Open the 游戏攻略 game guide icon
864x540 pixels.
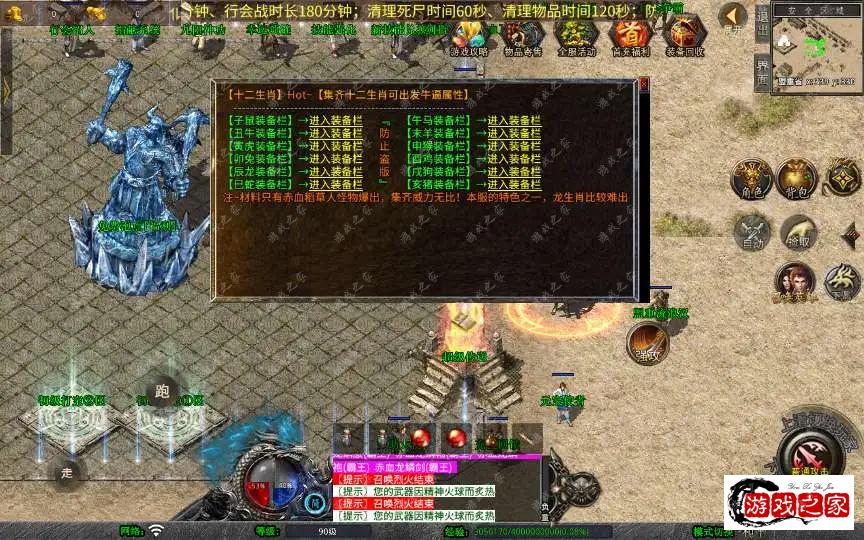469,37
